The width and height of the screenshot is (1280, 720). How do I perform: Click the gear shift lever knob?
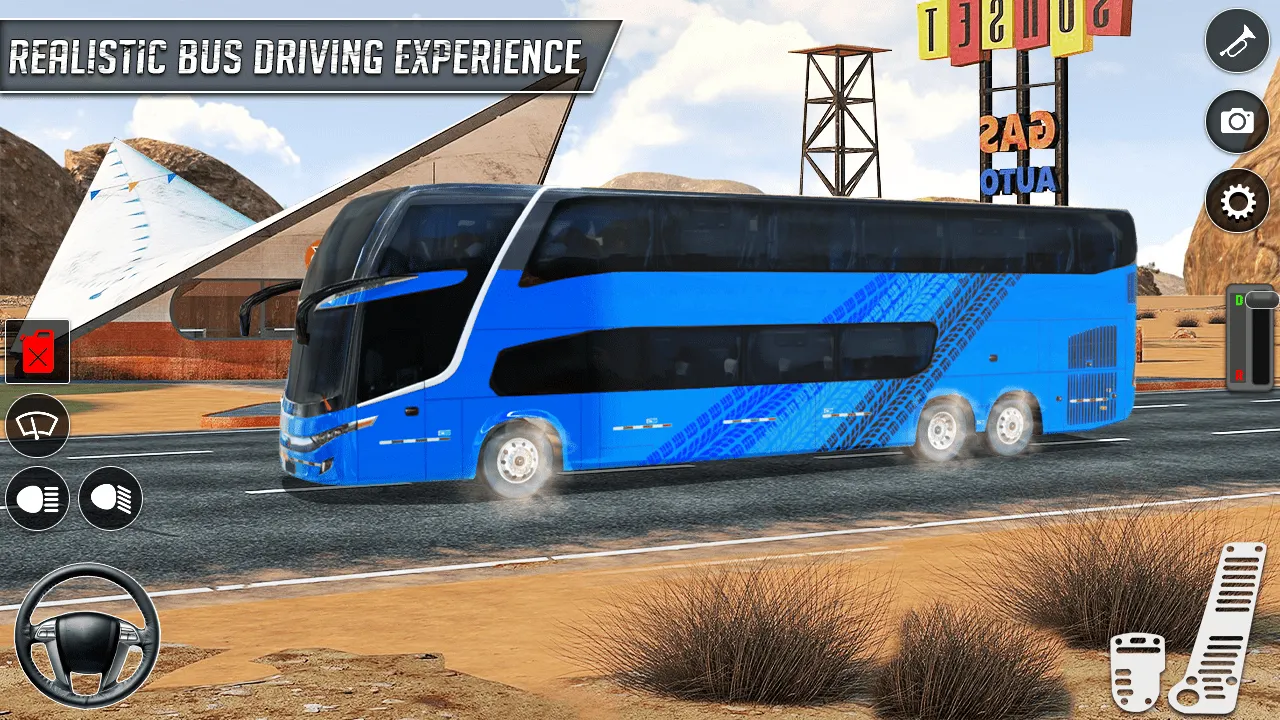[1261, 298]
